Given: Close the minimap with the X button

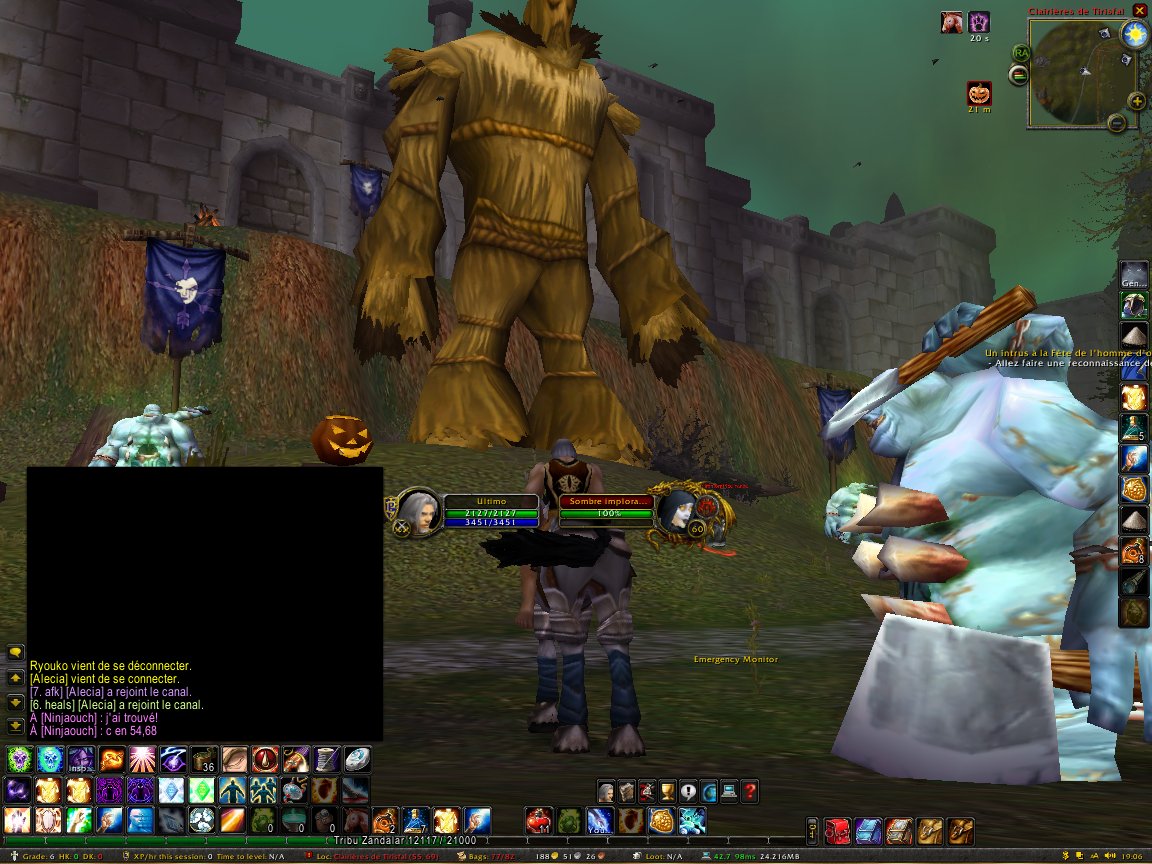Looking at the screenshot, I should [x=1140, y=11].
